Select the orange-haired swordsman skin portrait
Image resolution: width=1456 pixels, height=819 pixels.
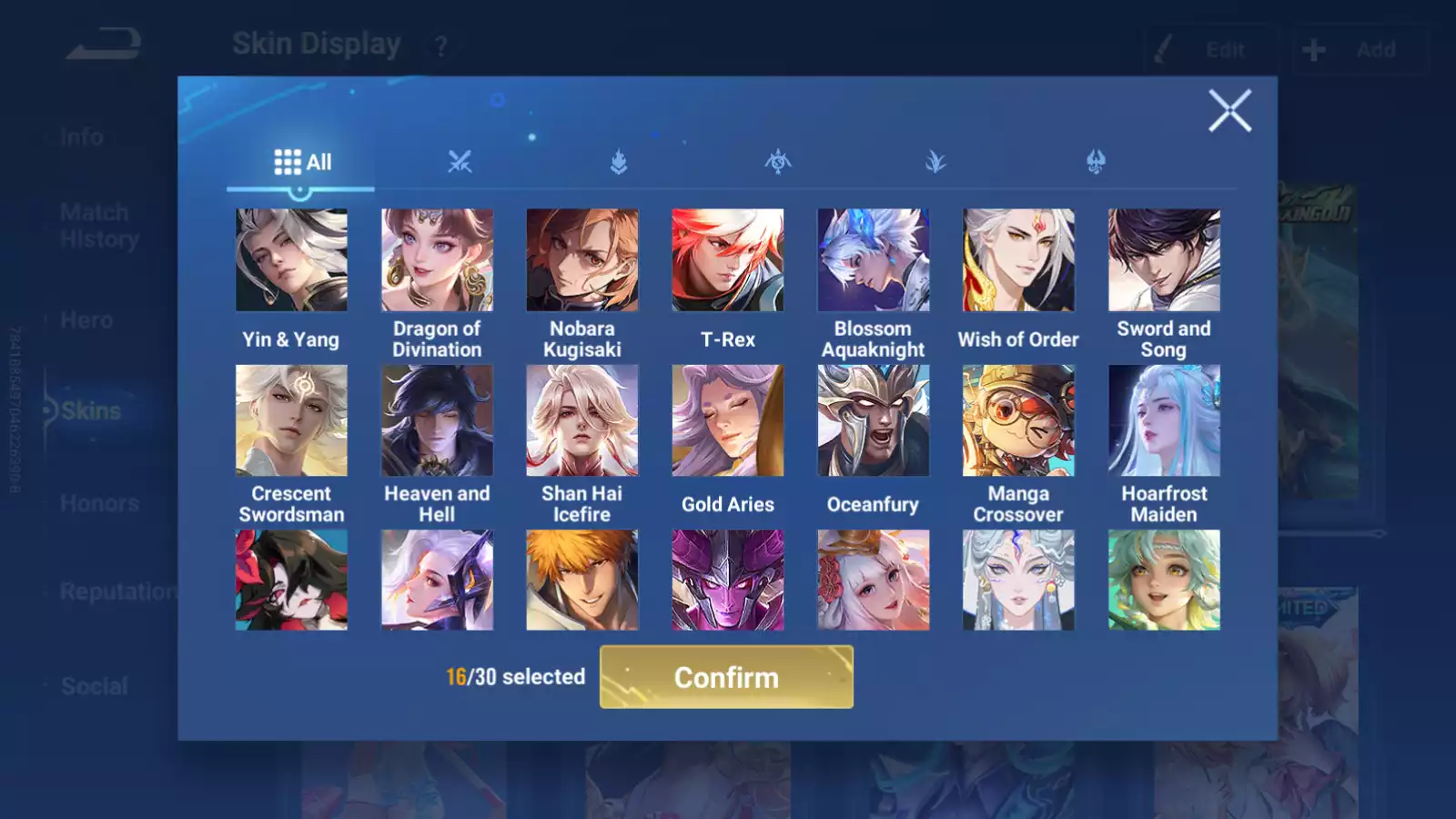582,580
